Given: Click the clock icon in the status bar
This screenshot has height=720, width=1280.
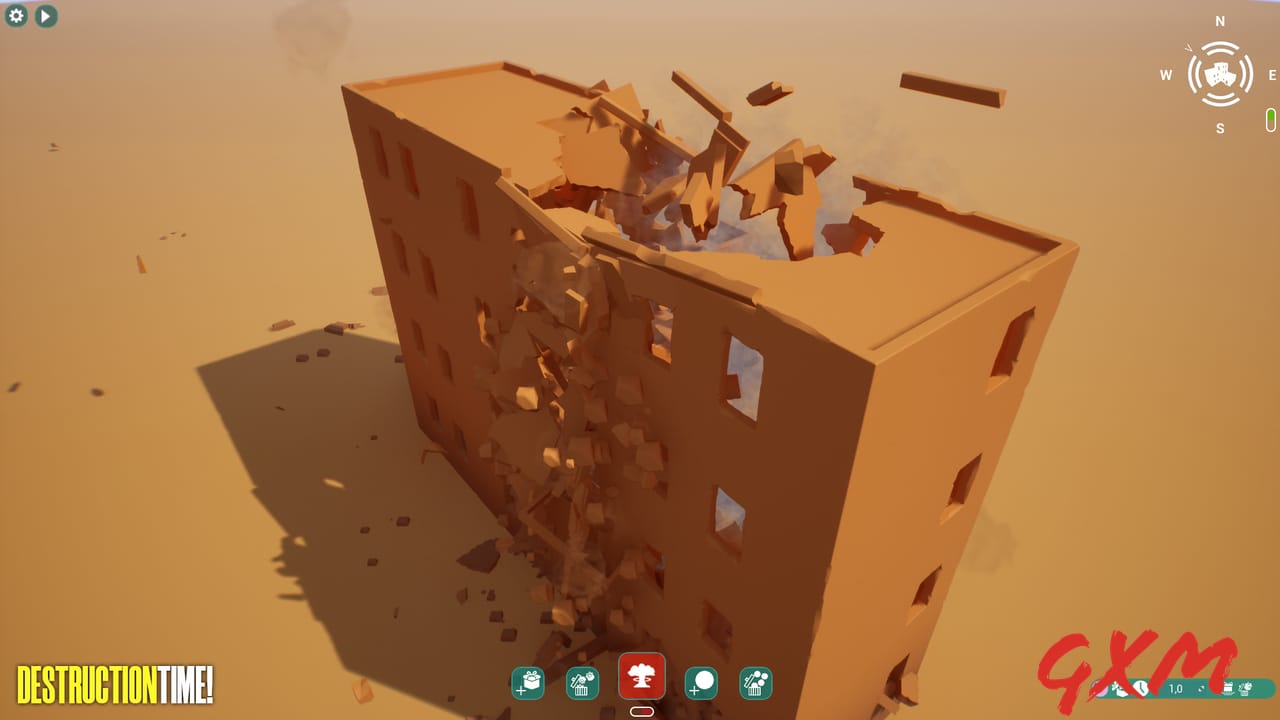Looking at the screenshot, I should [1141, 689].
